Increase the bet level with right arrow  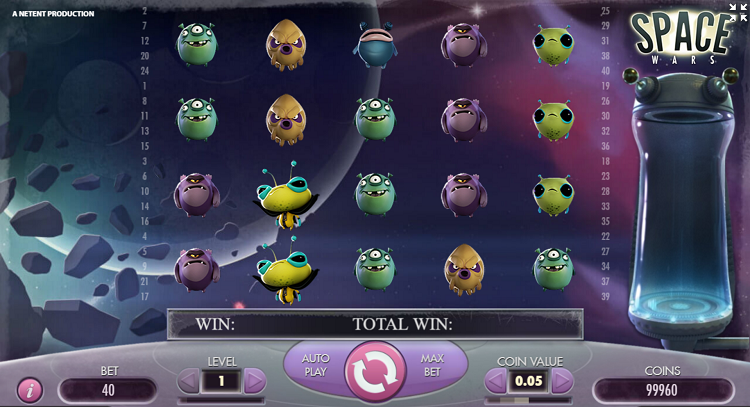pos(255,380)
